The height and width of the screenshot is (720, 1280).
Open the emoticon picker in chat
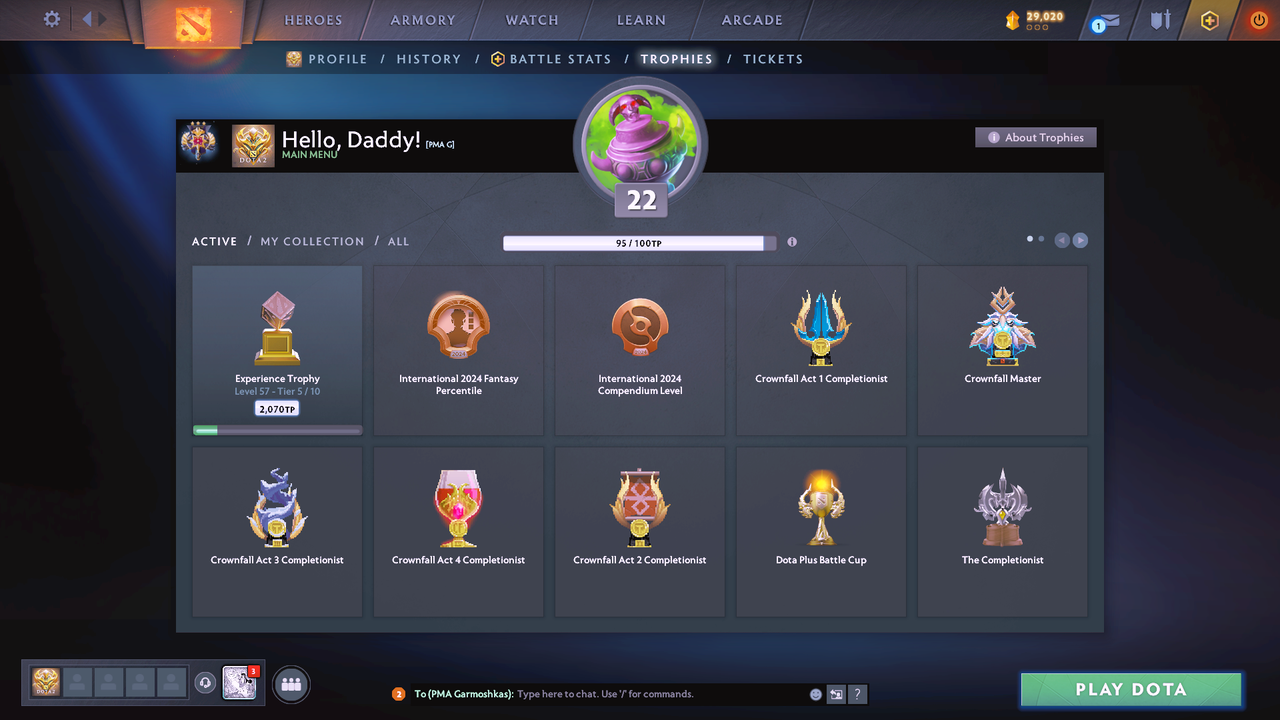(815, 693)
